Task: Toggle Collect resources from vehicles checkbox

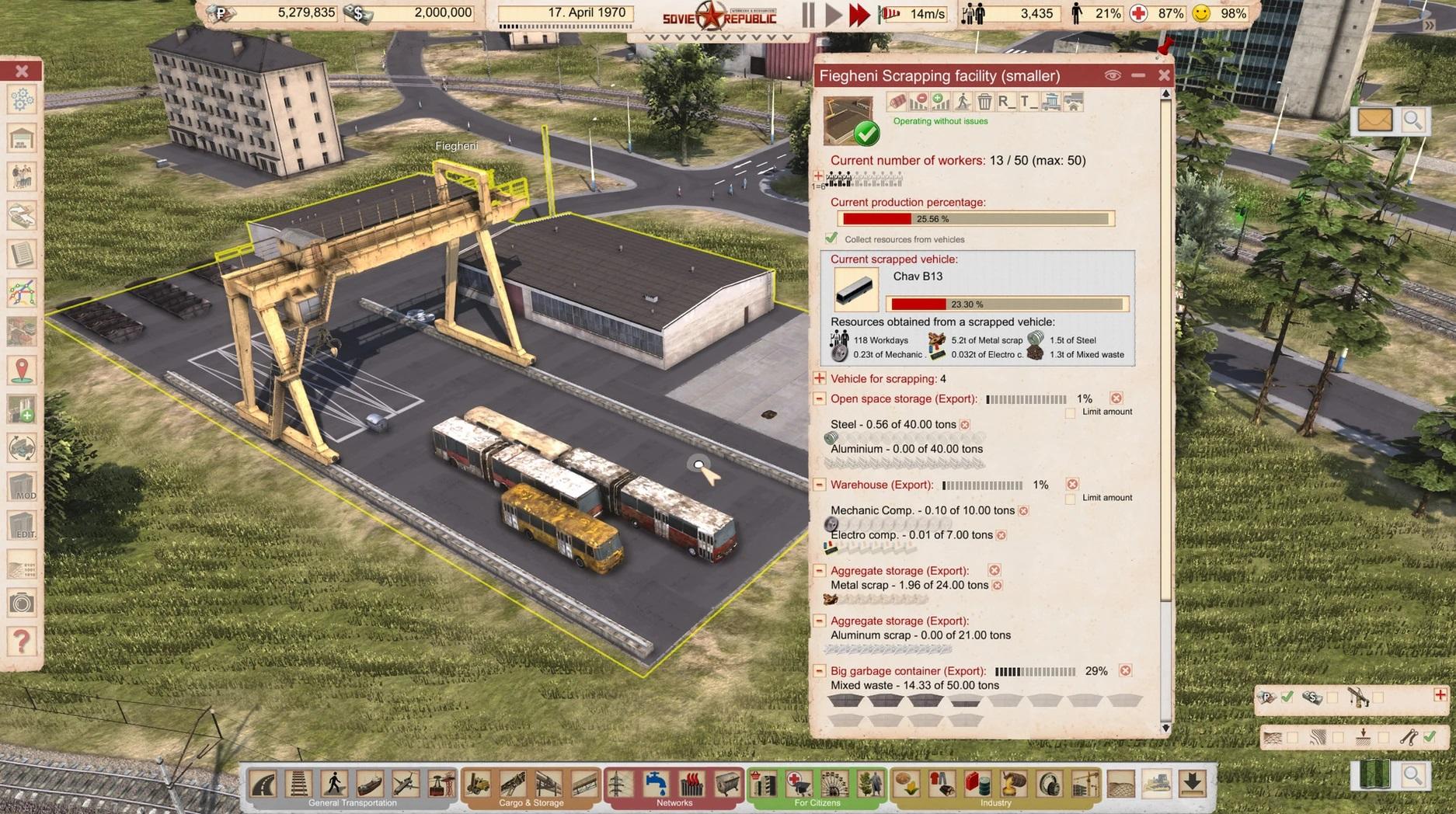Action: 831,238
